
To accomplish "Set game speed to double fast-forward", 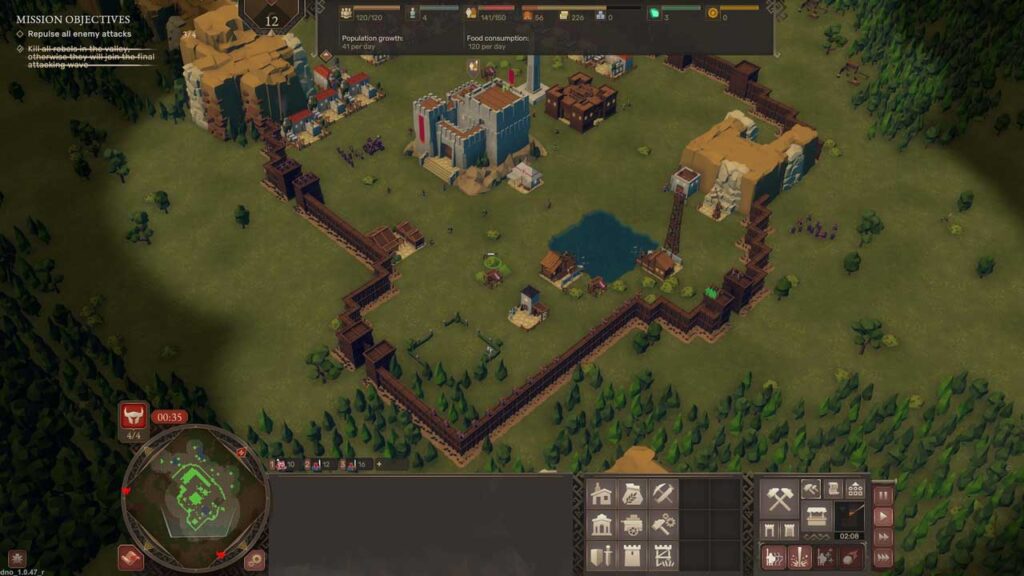I will (x=883, y=538).
